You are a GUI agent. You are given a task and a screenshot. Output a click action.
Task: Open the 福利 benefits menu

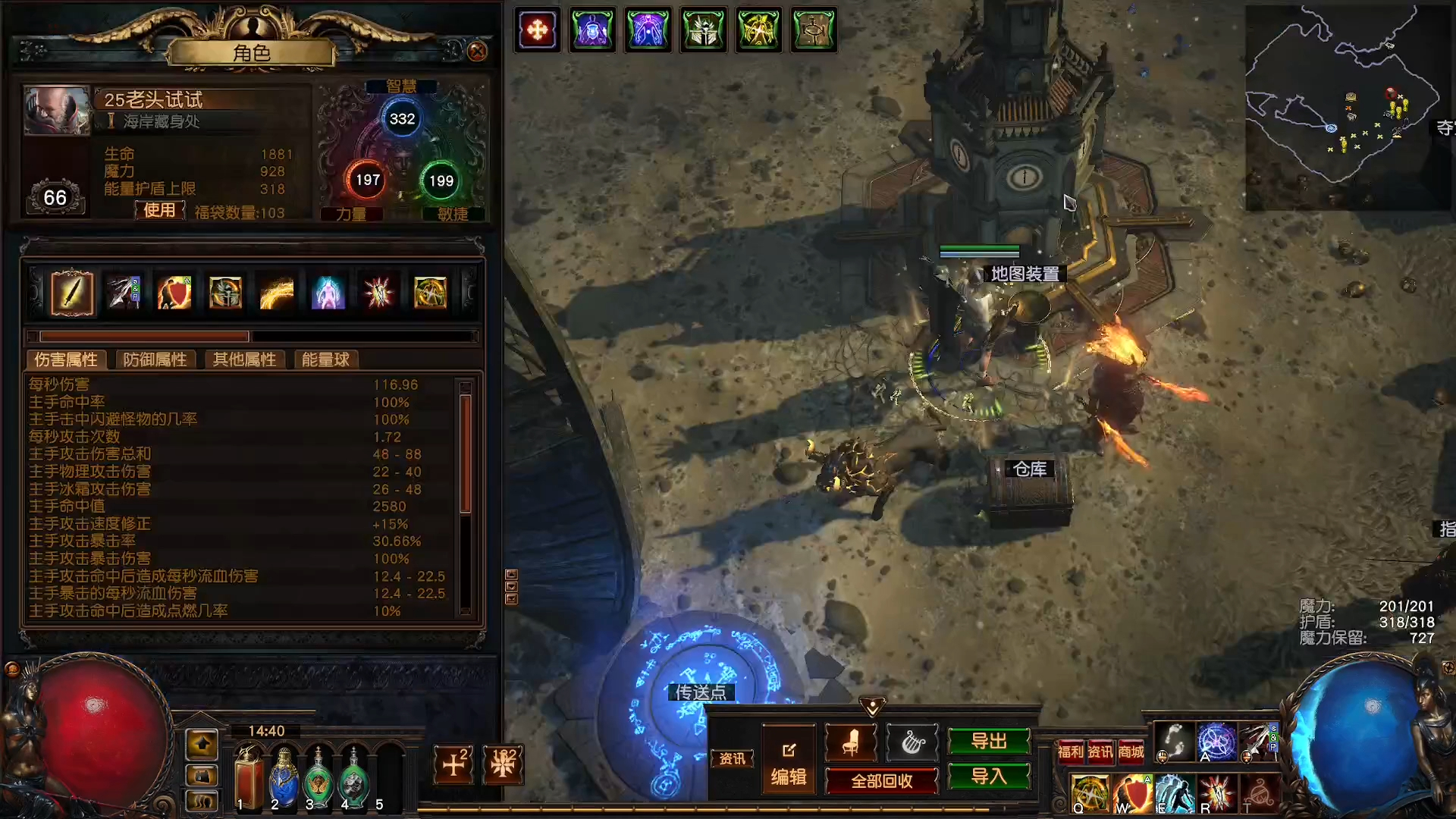(1070, 752)
